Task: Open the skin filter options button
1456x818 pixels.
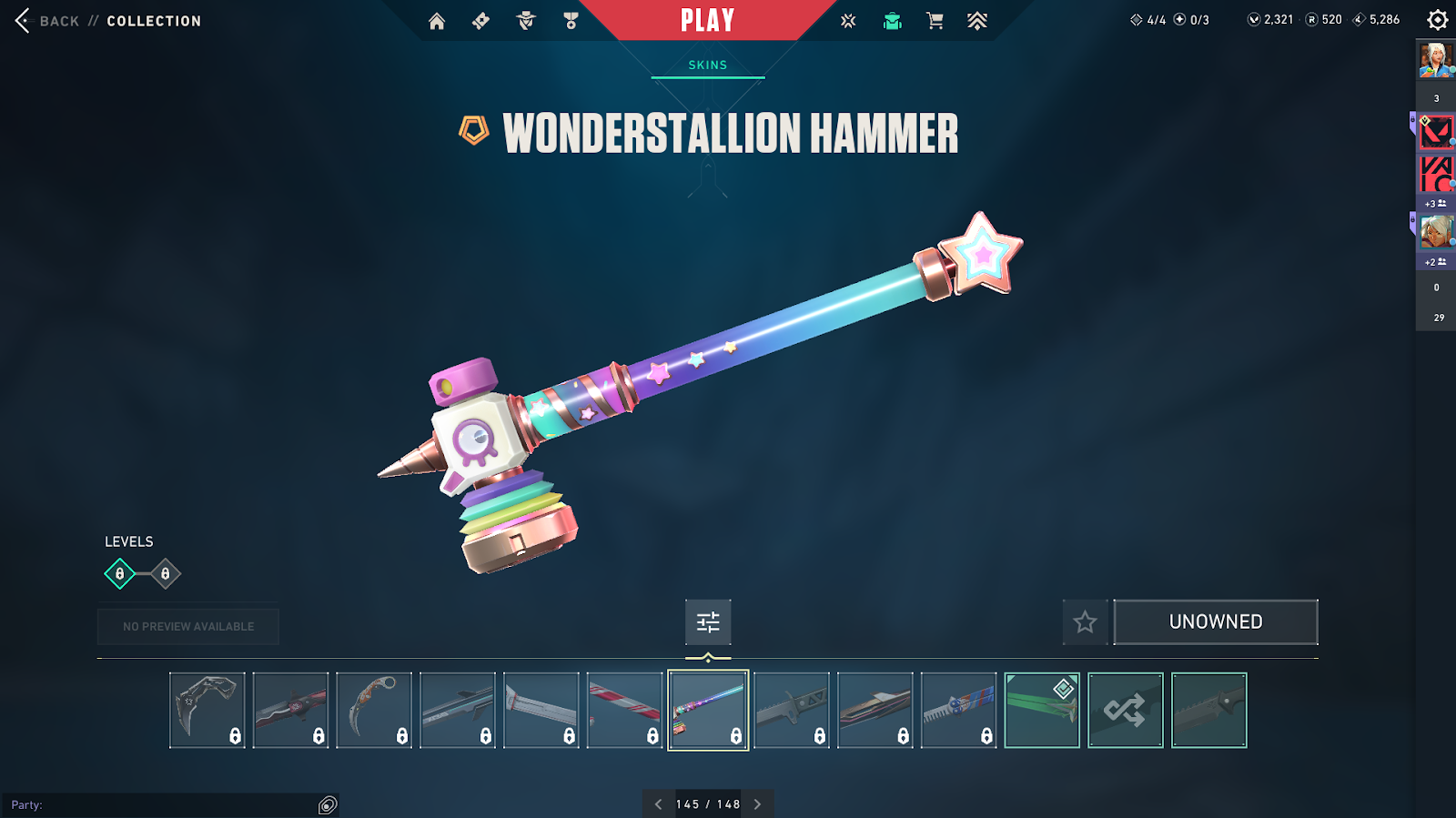Action: [x=708, y=622]
